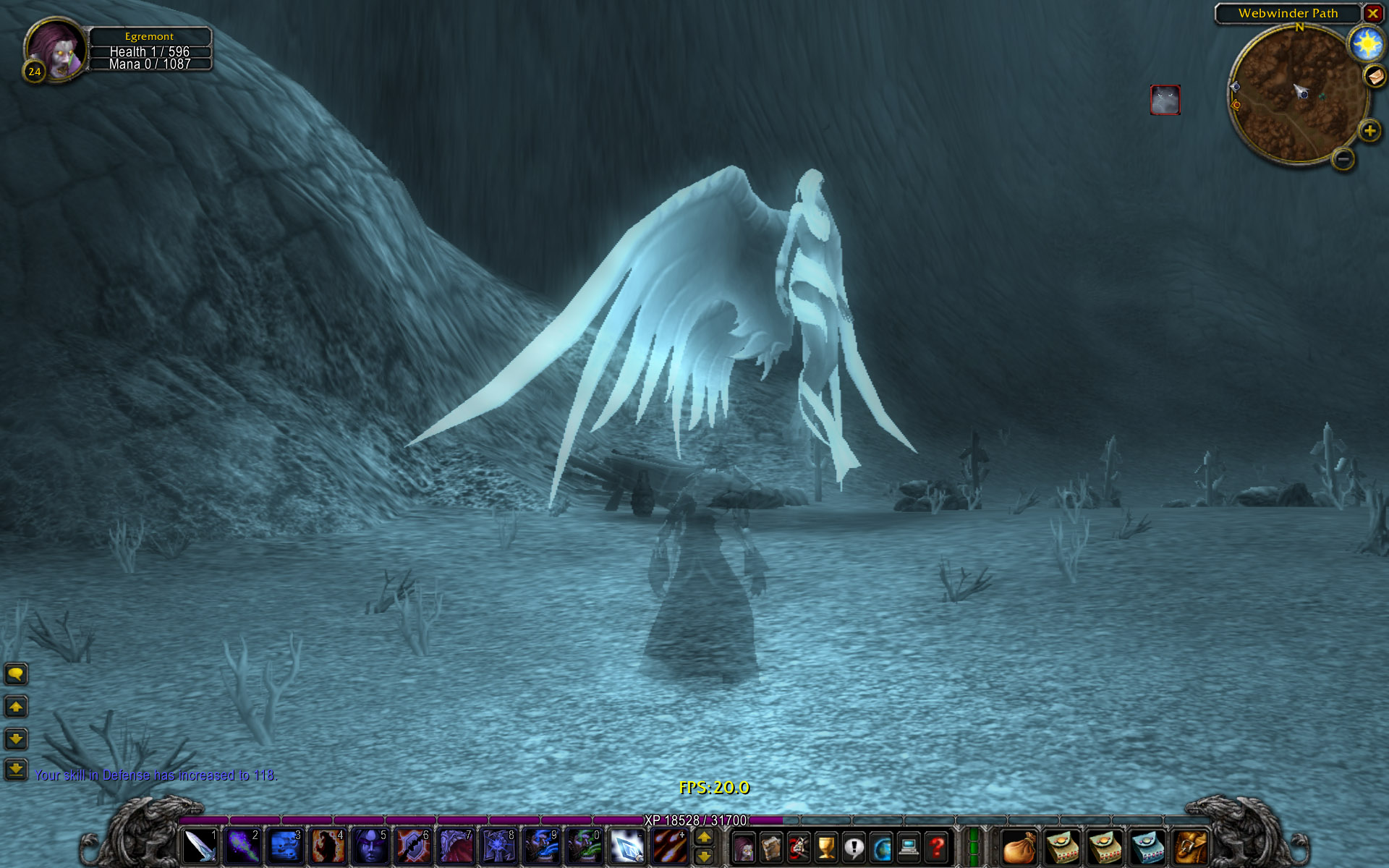Open the world map globe button

pyautogui.click(x=882, y=847)
